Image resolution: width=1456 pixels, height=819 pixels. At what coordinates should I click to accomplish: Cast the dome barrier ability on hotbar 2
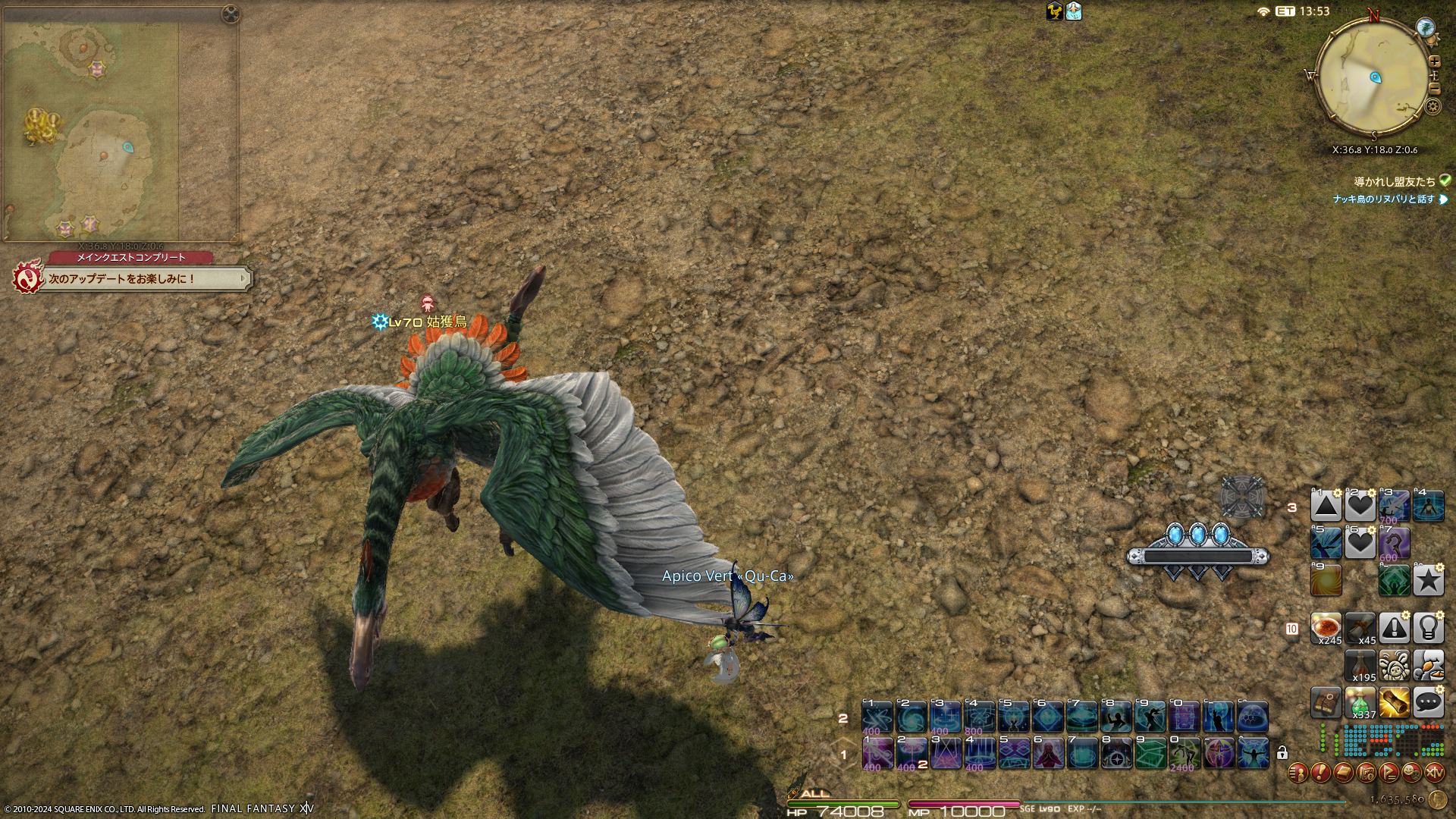click(1253, 717)
